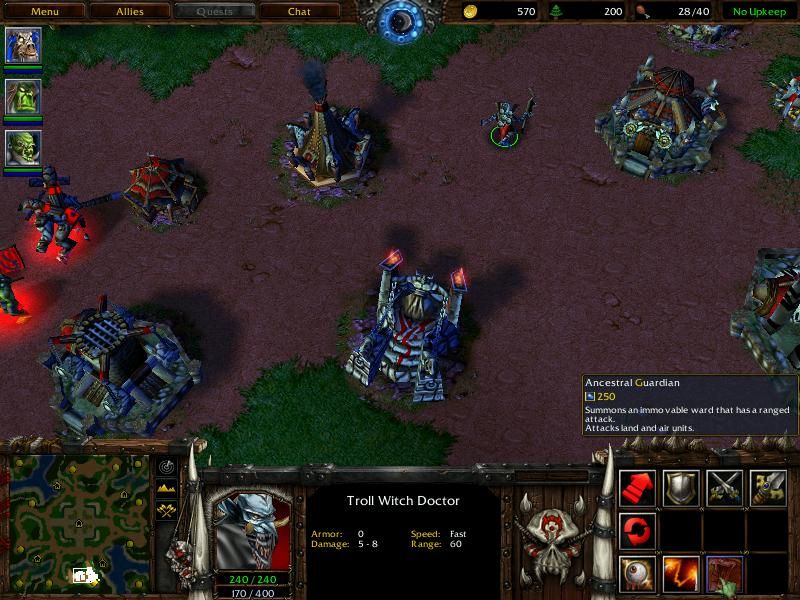This screenshot has height=600, width=800.
Task: Click the Move command red arrow
Action: (x=638, y=487)
